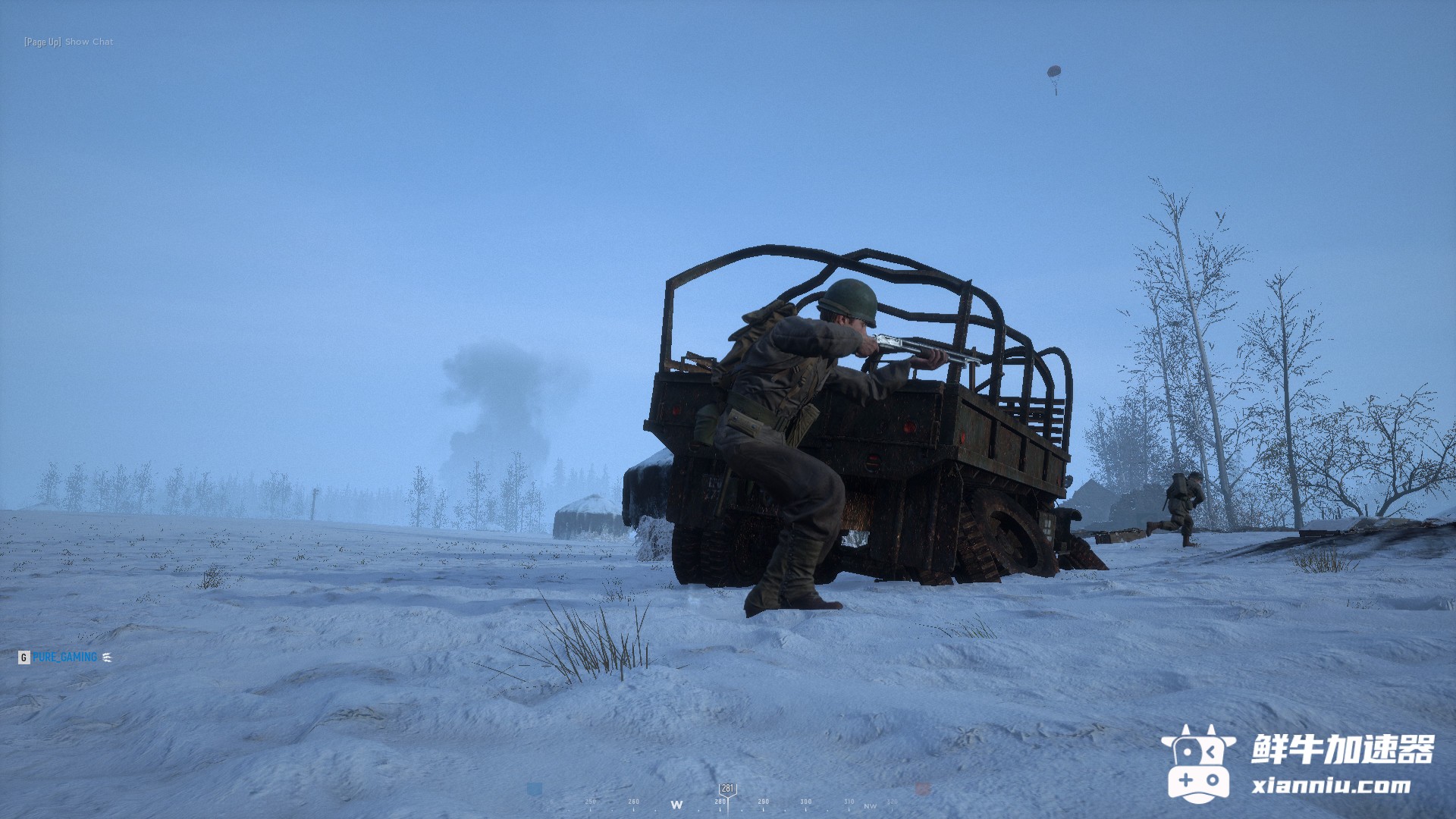Click the red objective marker on the compass
The image size is (1456, 819).
pyautogui.click(x=922, y=789)
